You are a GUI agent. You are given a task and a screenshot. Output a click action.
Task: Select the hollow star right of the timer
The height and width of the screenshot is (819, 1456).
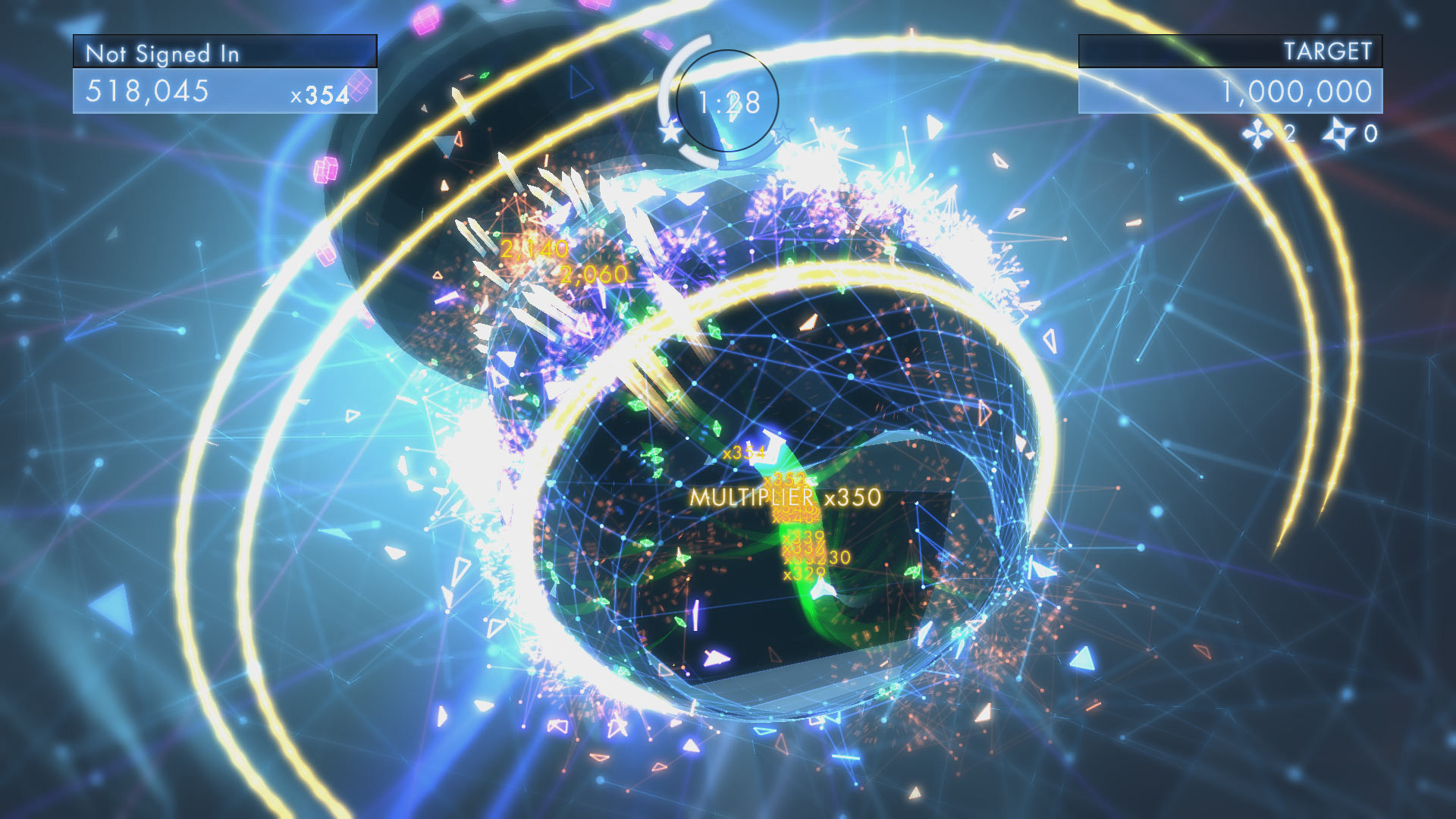(x=785, y=133)
